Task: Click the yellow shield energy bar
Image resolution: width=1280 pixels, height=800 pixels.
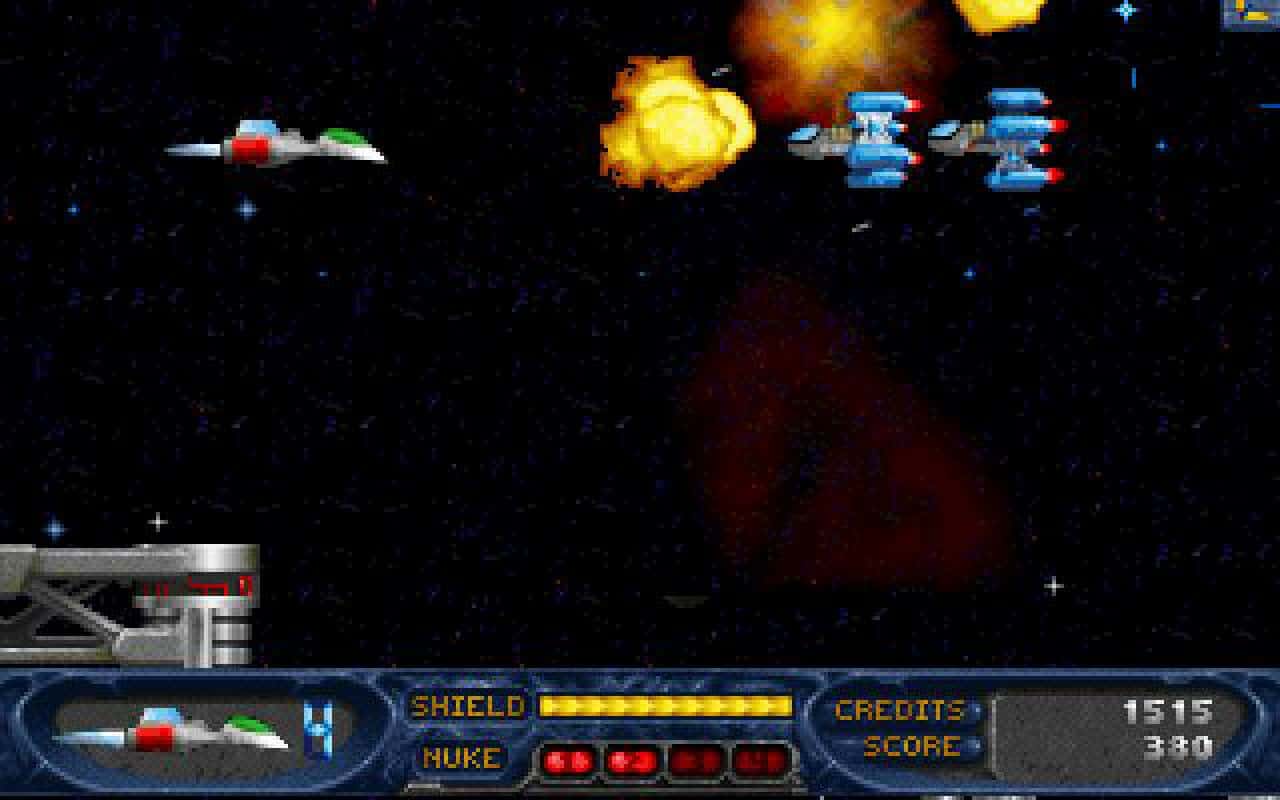Action: tap(668, 707)
